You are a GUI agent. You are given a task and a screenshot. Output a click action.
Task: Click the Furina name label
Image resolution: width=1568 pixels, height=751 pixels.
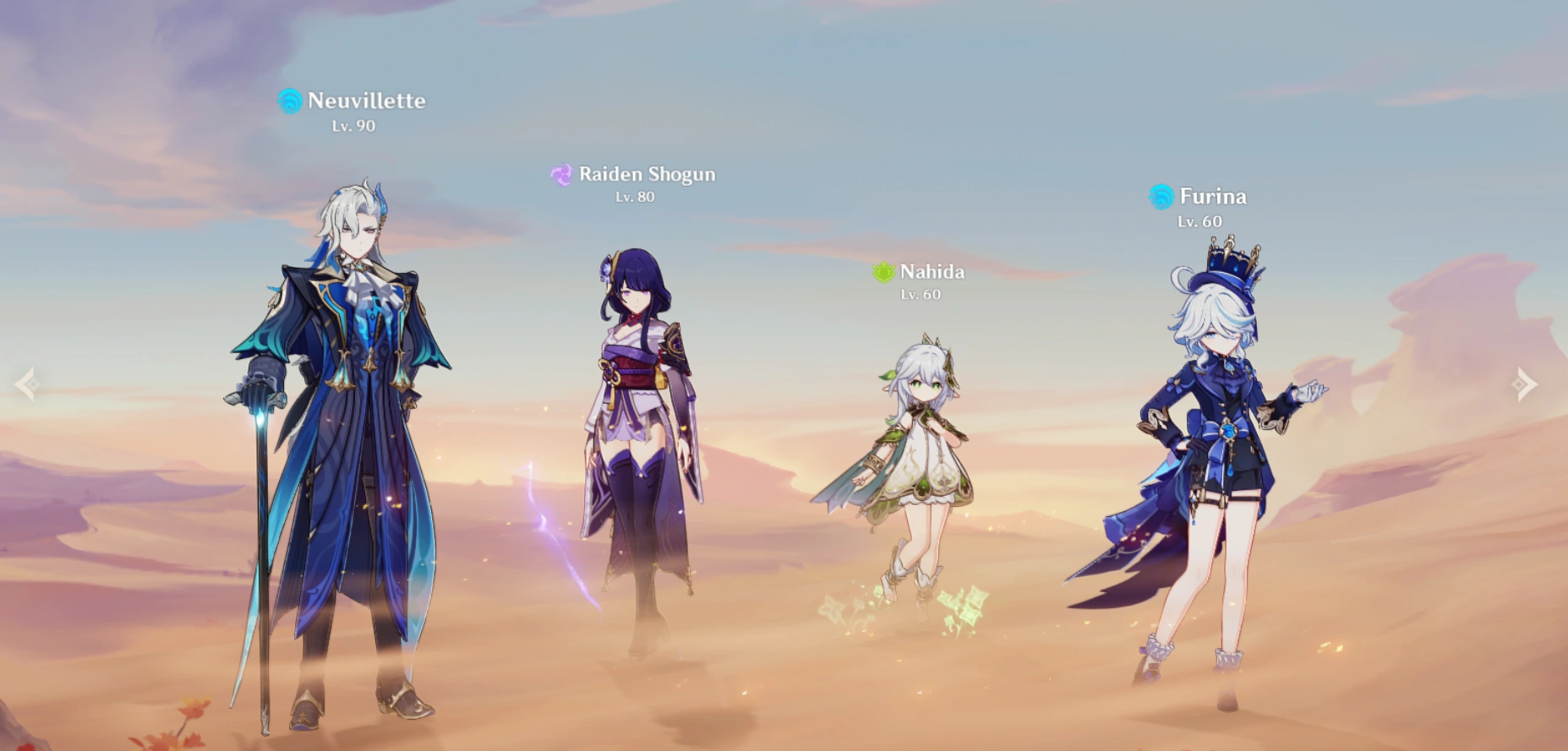1212,196
